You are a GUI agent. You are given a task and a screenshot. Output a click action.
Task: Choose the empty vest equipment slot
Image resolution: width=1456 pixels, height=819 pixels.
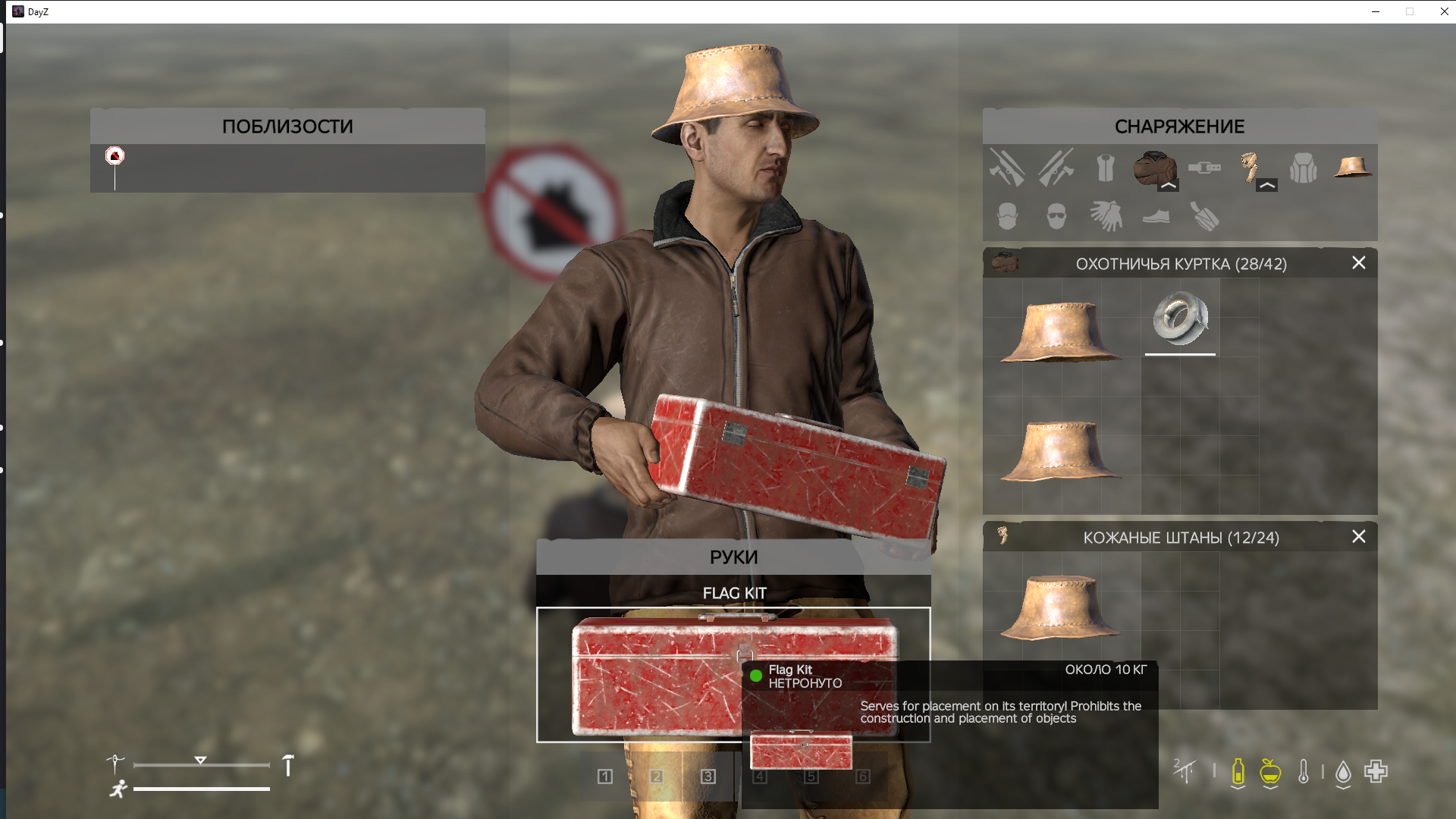(1106, 168)
